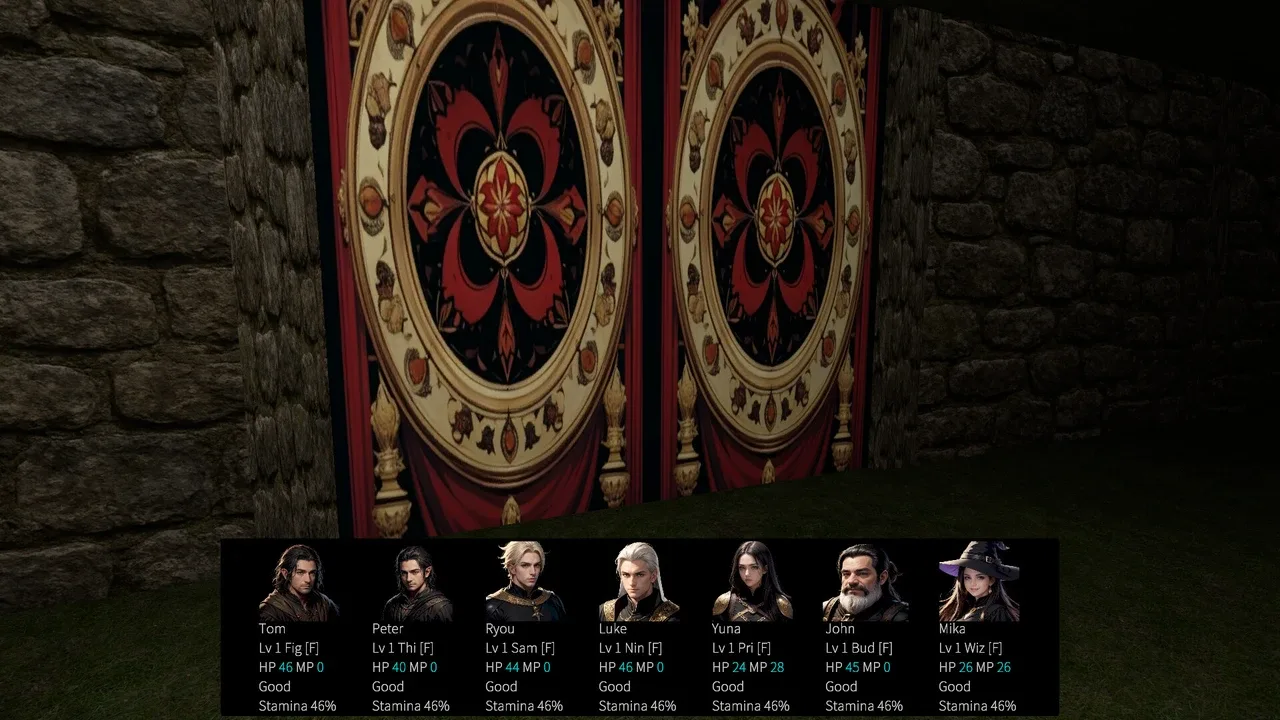
Task: Choose Peter the thief's portrait
Action: point(411,582)
